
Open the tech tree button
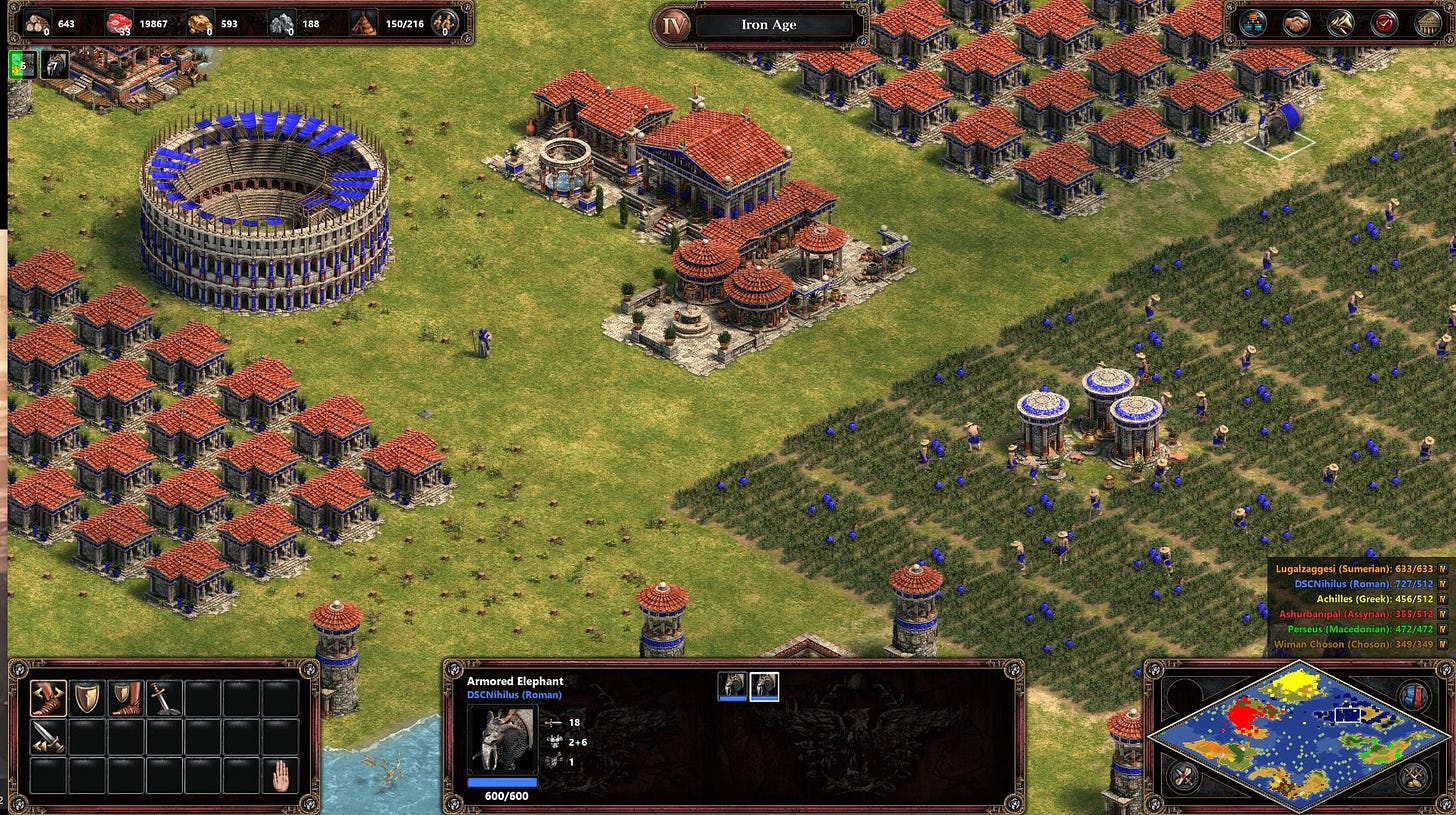click(x=1252, y=22)
